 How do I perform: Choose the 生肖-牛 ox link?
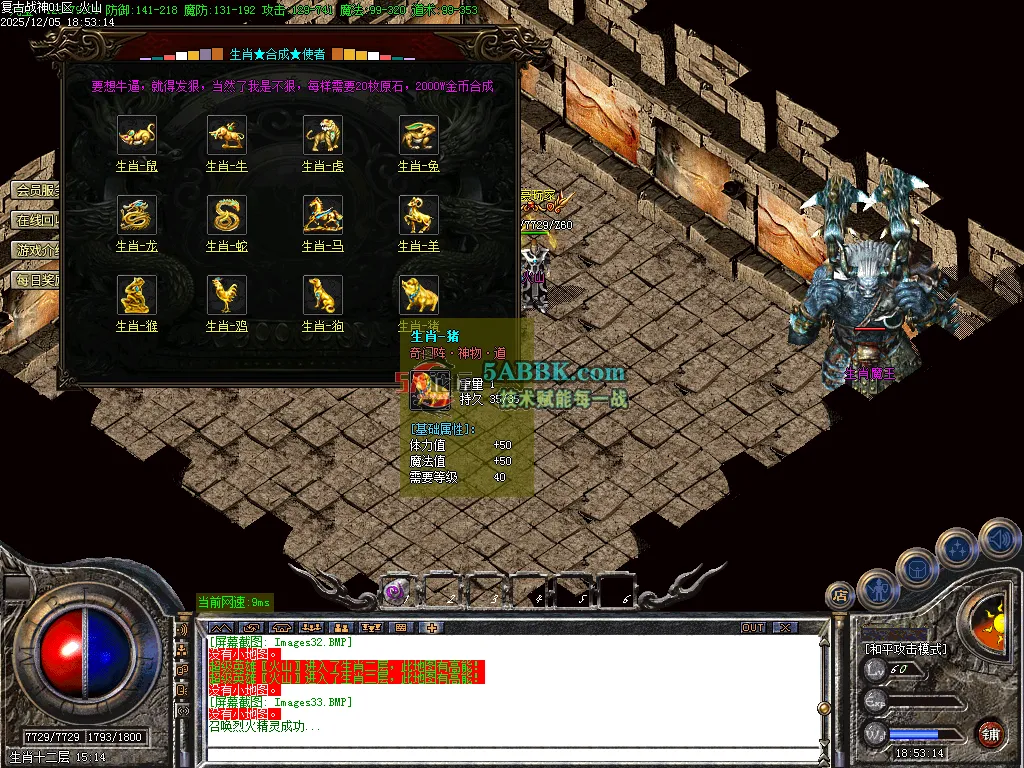[226, 166]
